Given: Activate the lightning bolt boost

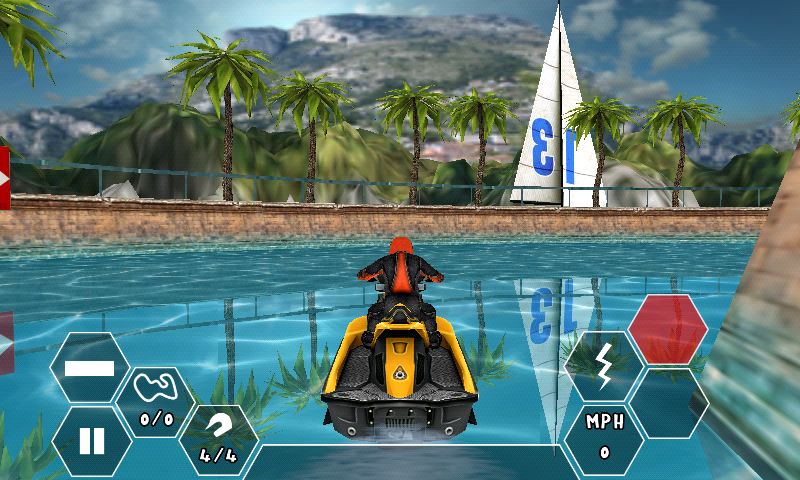Looking at the screenshot, I should click(x=604, y=367).
